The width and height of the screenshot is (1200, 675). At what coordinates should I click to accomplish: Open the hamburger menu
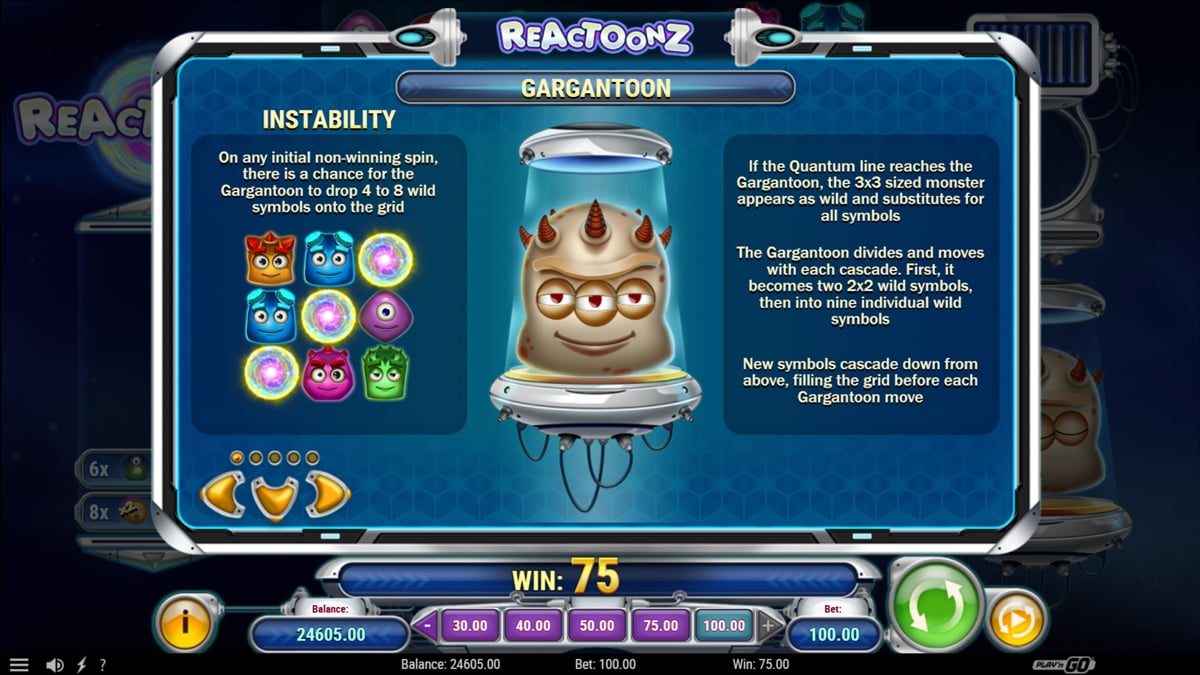click(19, 665)
